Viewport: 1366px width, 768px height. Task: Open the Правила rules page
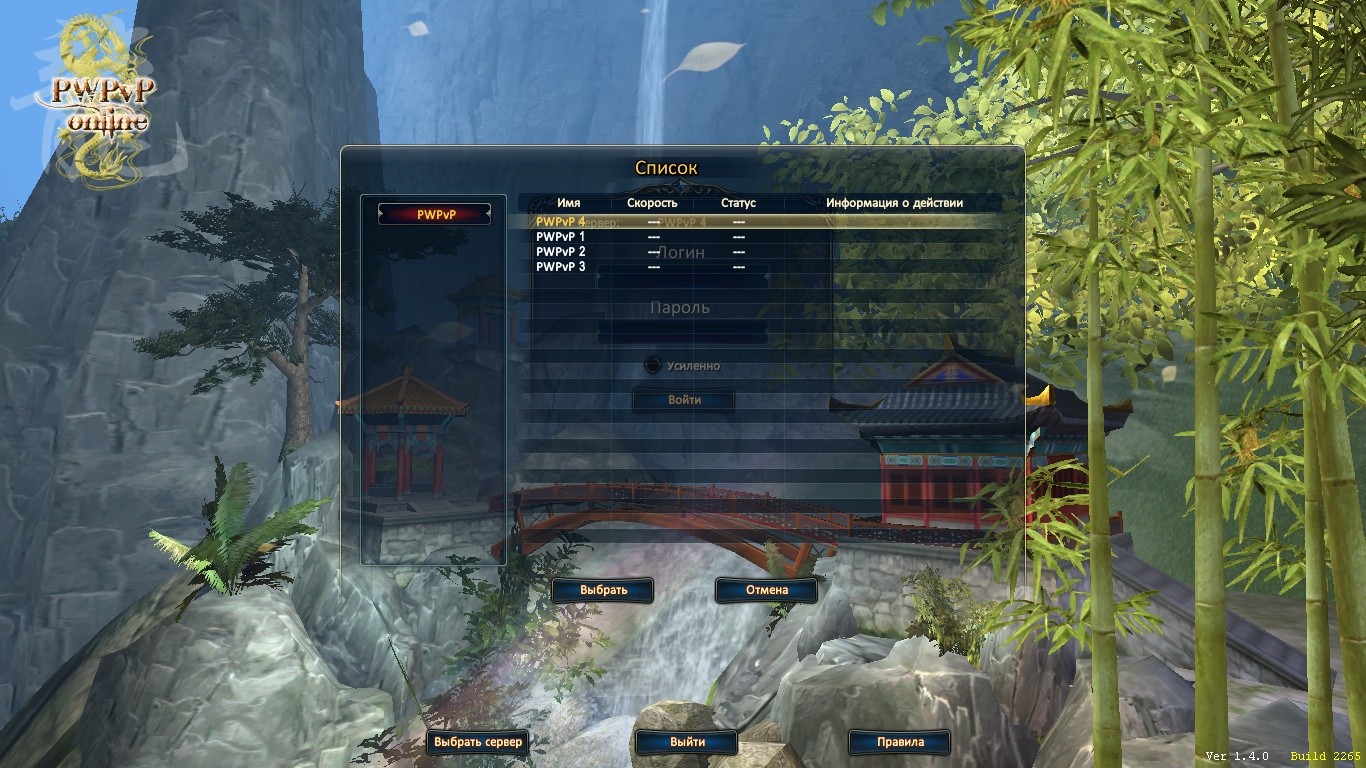[x=900, y=743]
